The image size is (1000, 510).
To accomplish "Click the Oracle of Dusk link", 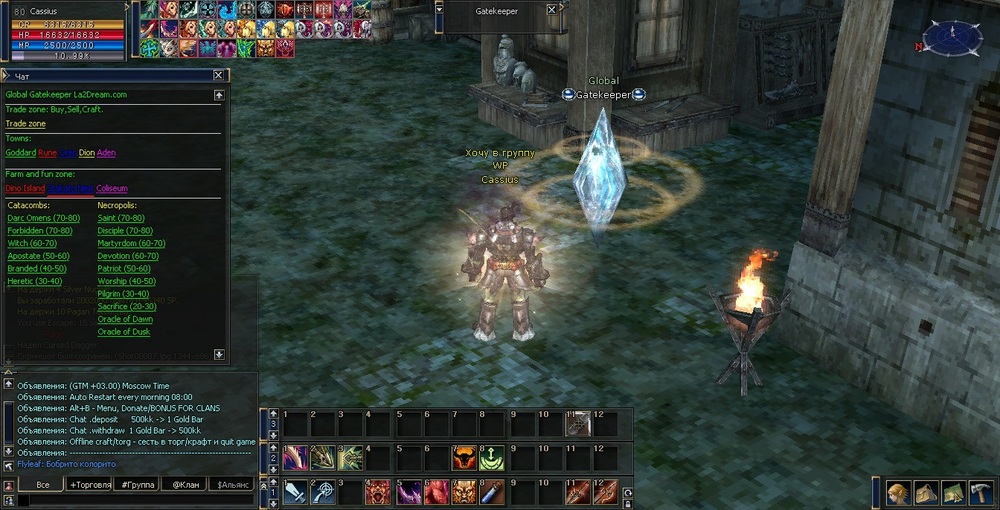I will pos(124,332).
